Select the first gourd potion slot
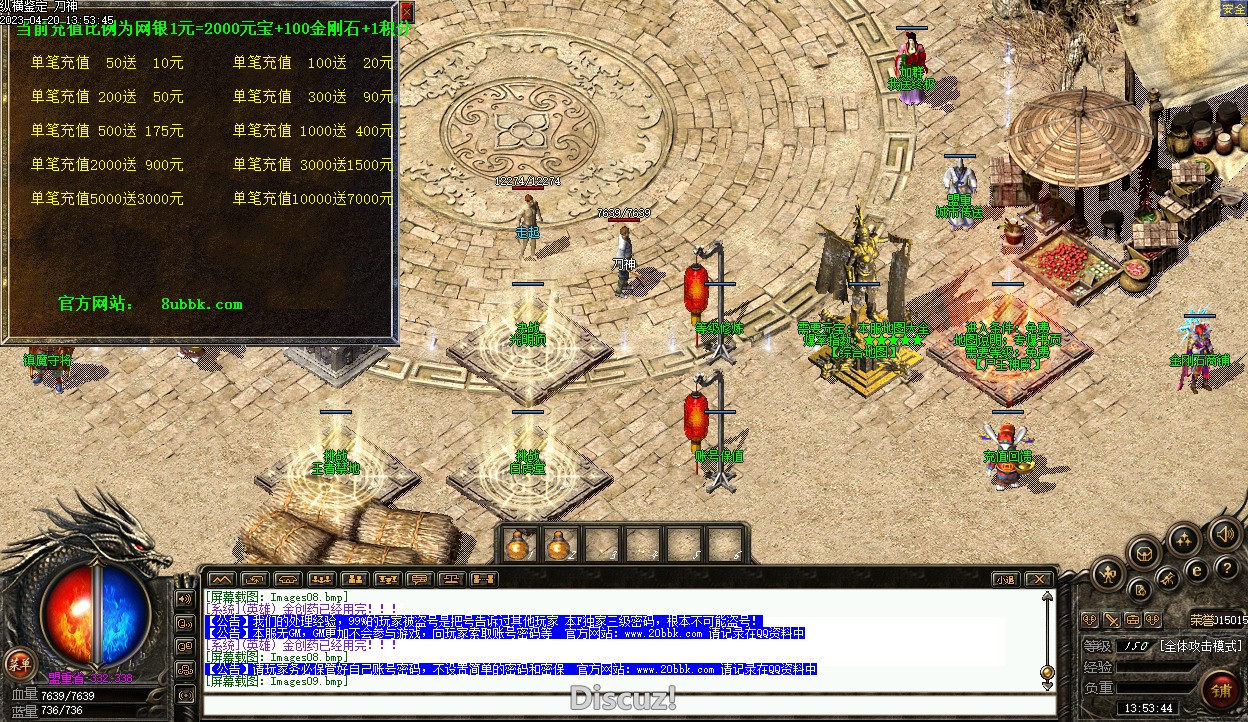The image size is (1248, 722). 517,545
